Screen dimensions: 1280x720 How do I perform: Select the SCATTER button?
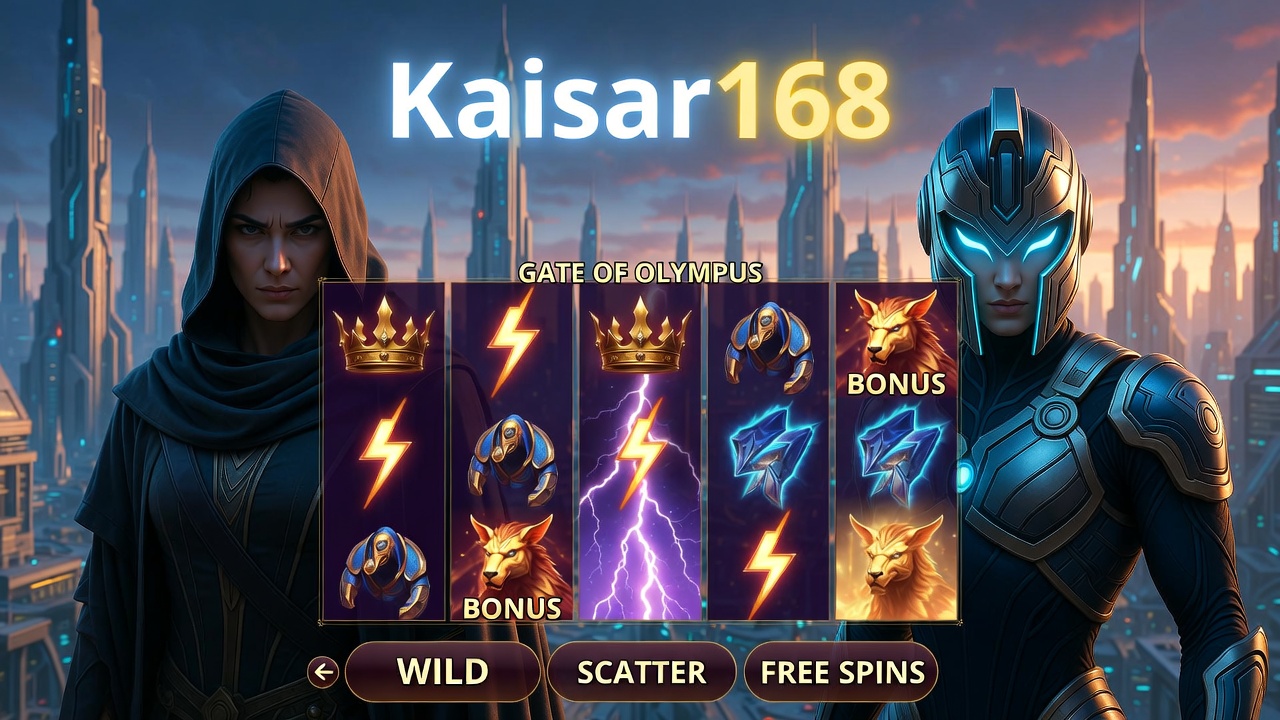(641, 672)
